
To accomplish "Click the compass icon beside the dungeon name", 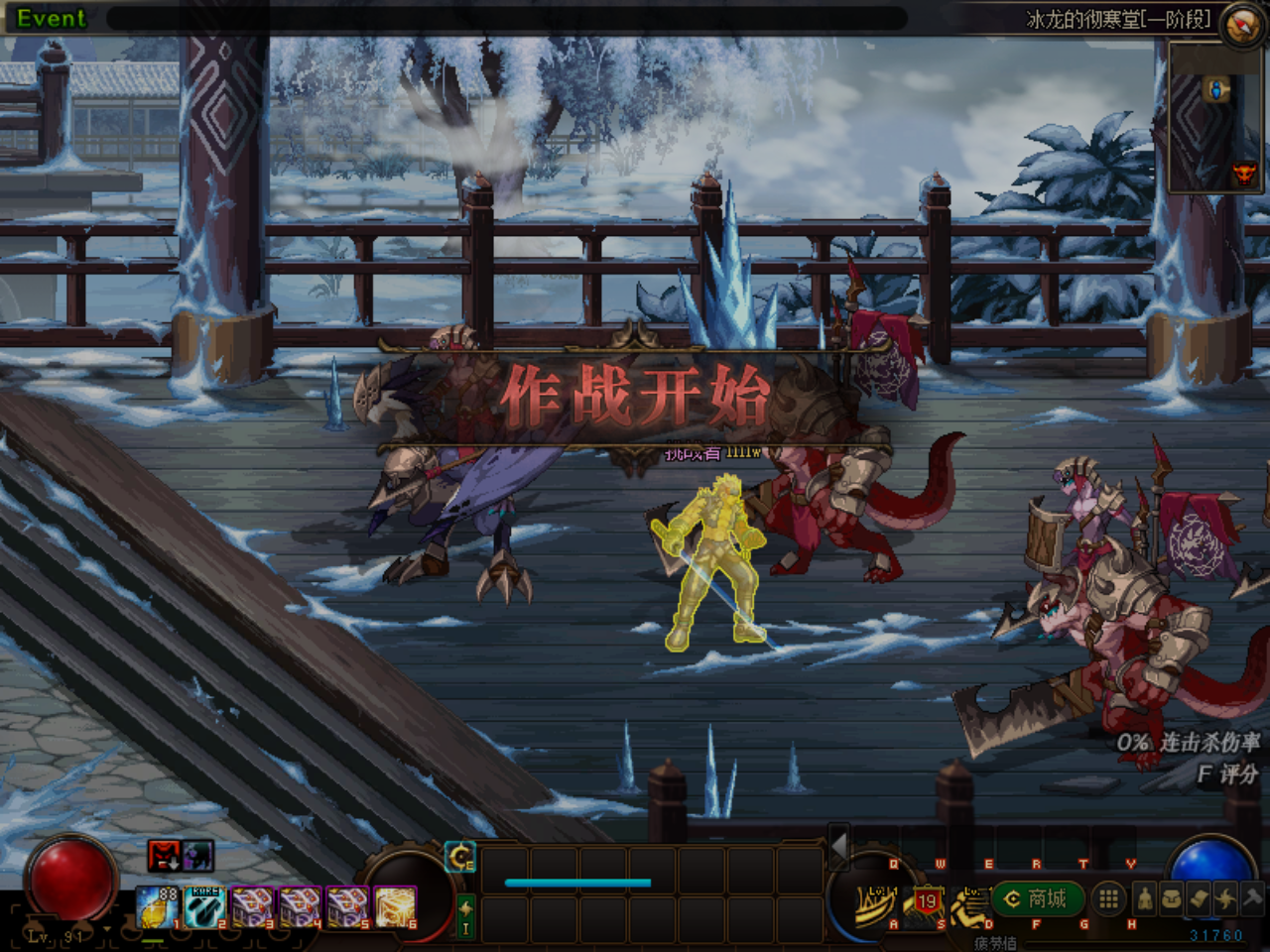I will pyautogui.click(x=1240, y=25).
